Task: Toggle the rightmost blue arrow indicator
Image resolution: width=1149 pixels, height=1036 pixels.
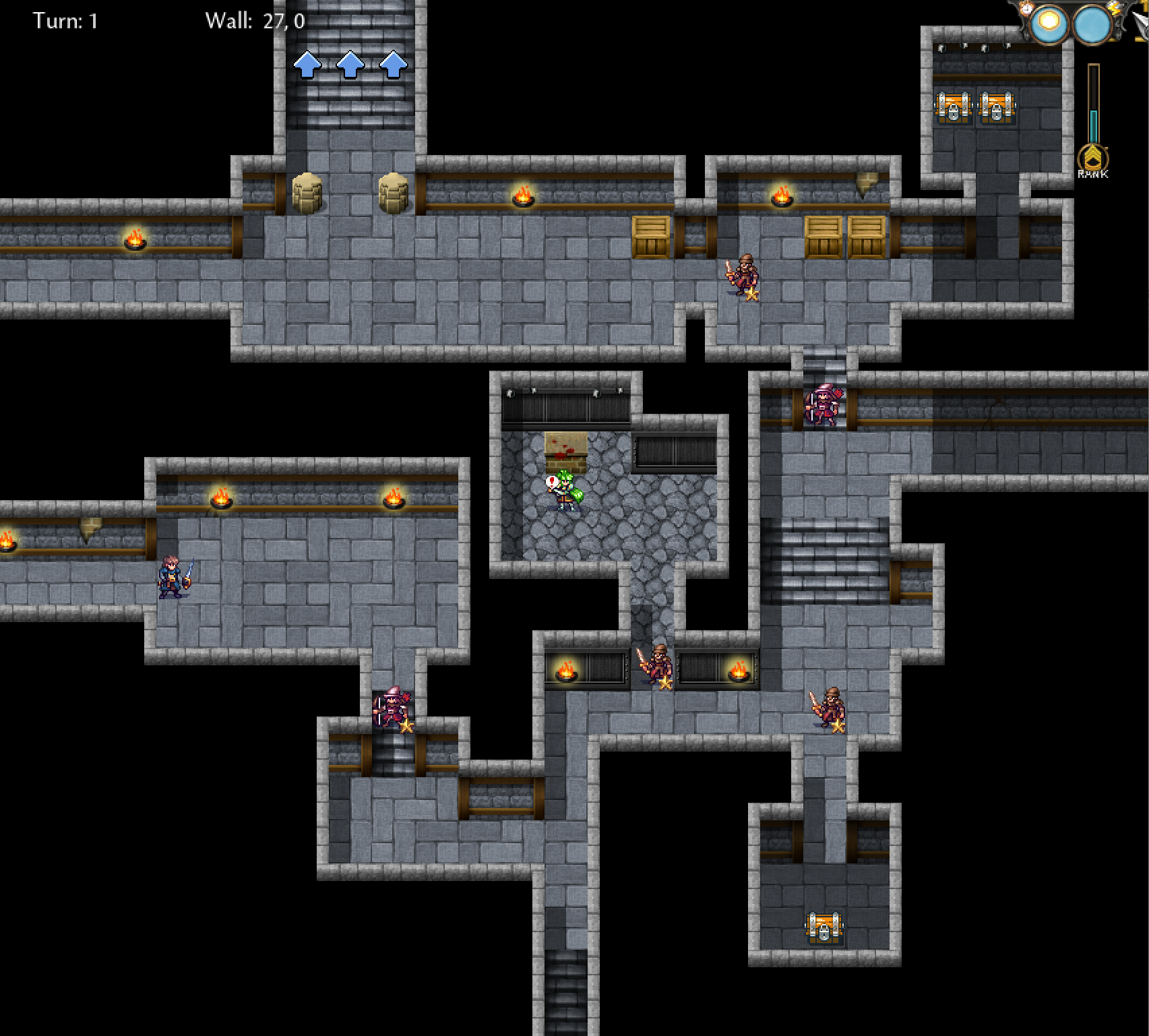Action: tap(392, 65)
